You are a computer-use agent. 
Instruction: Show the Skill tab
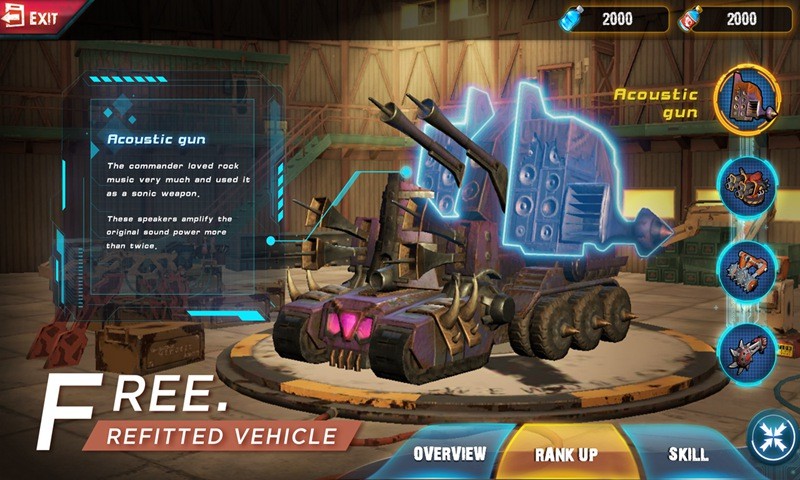click(x=688, y=454)
